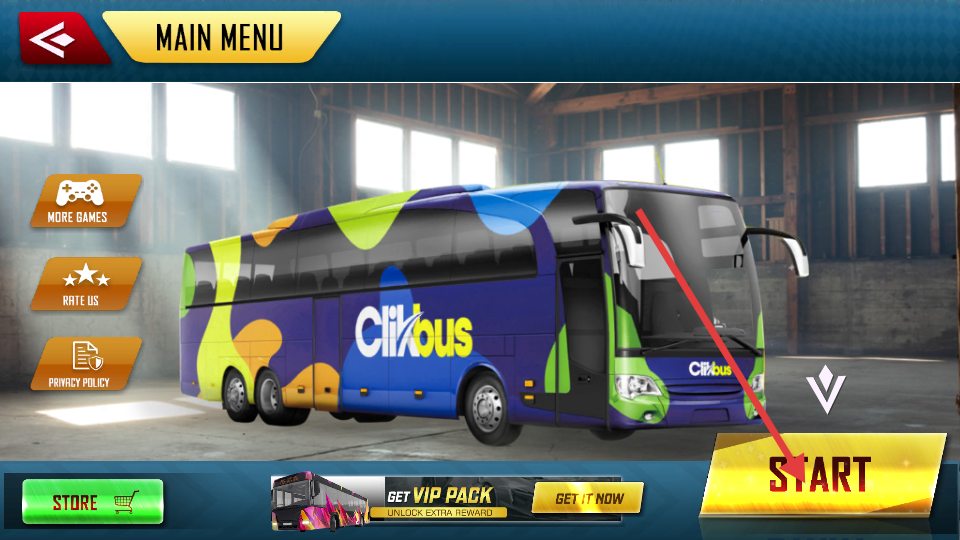This screenshot has width=960, height=540.
Task: Start the game with the yellow START button
Action: click(822, 474)
